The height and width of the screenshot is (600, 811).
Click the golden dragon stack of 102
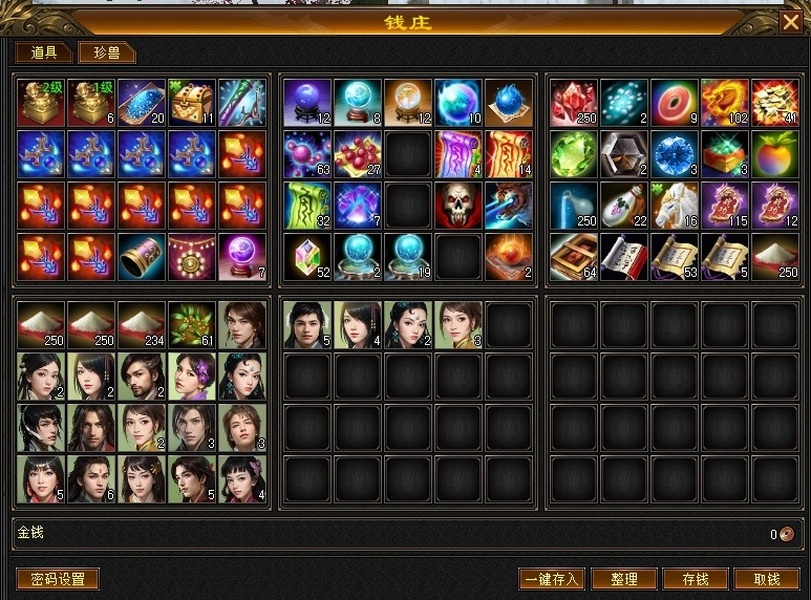(726, 103)
